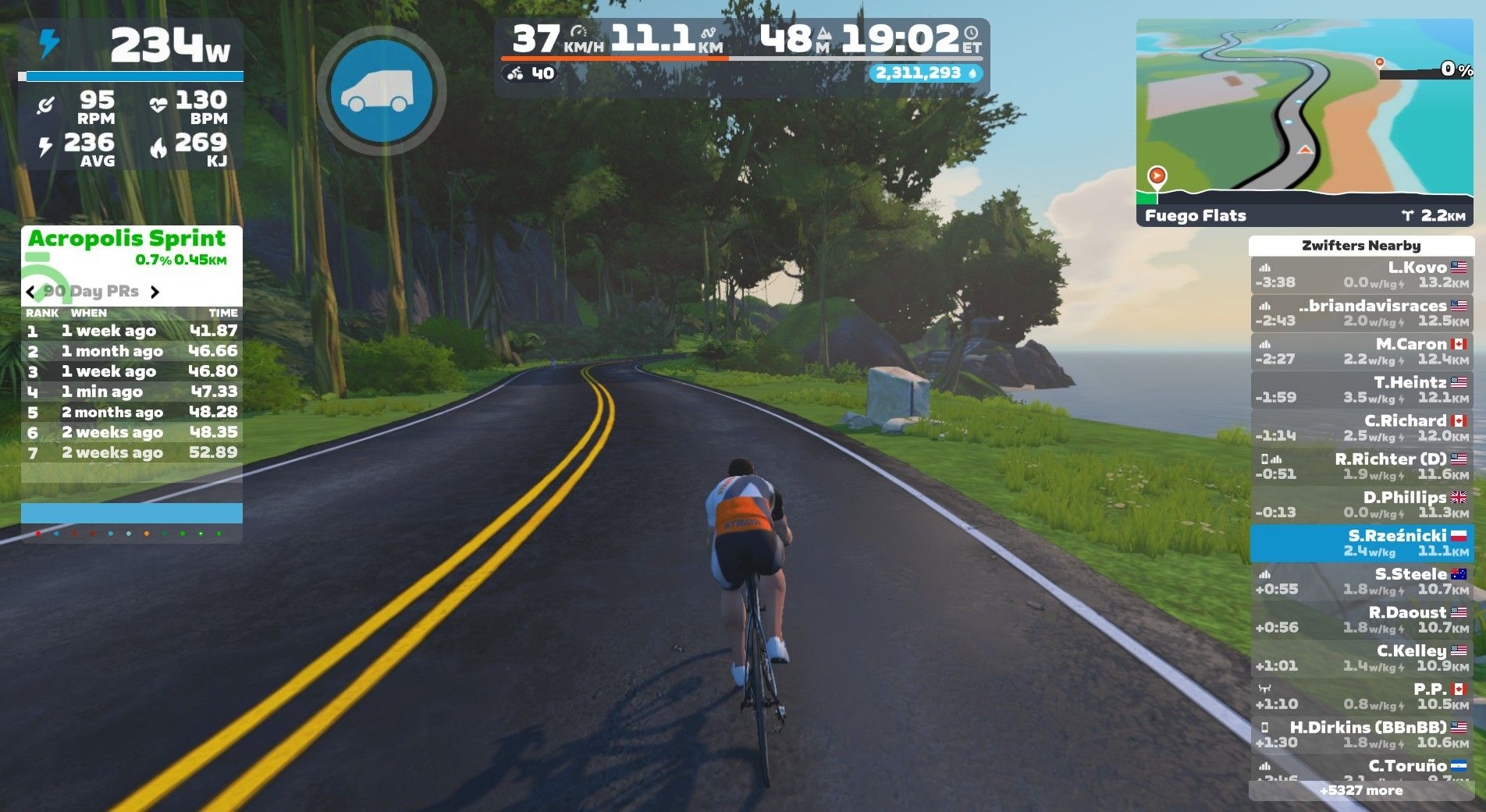Select R.Richter (D) rider row
Screen dimensions: 1486x812
pos(1361,466)
